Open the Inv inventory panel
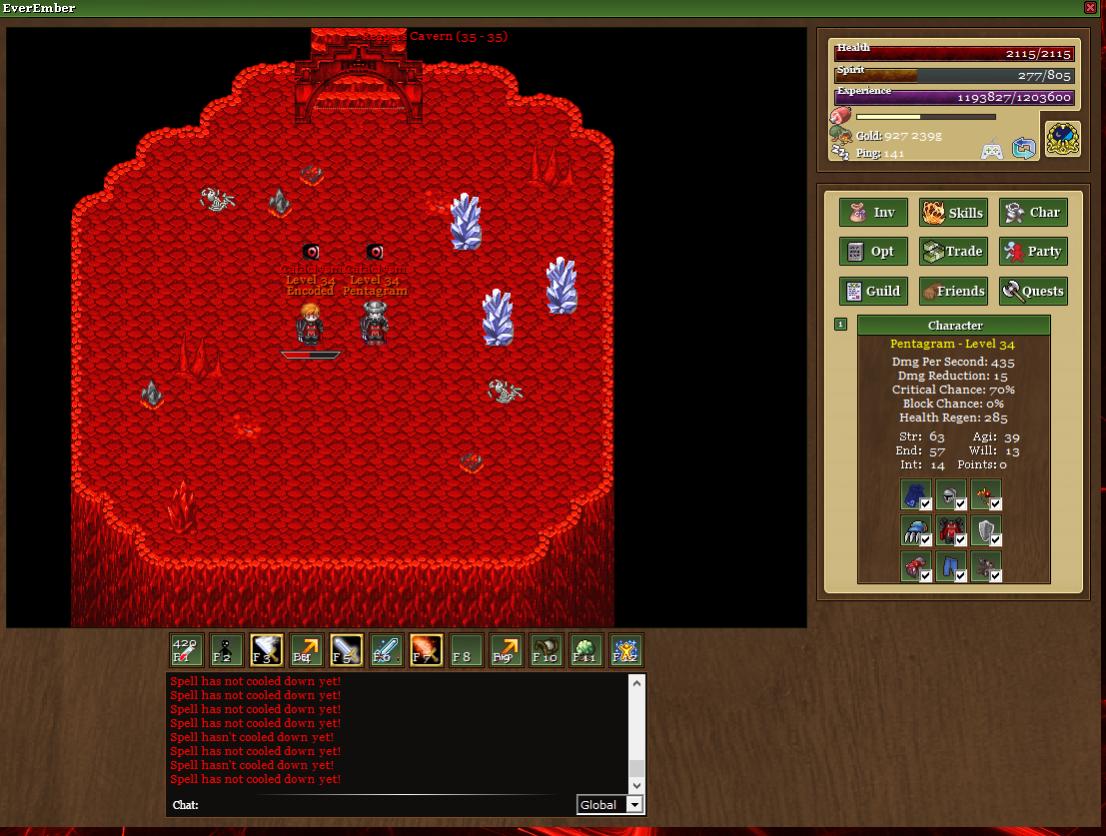The image size is (1106, 836). tap(873, 212)
